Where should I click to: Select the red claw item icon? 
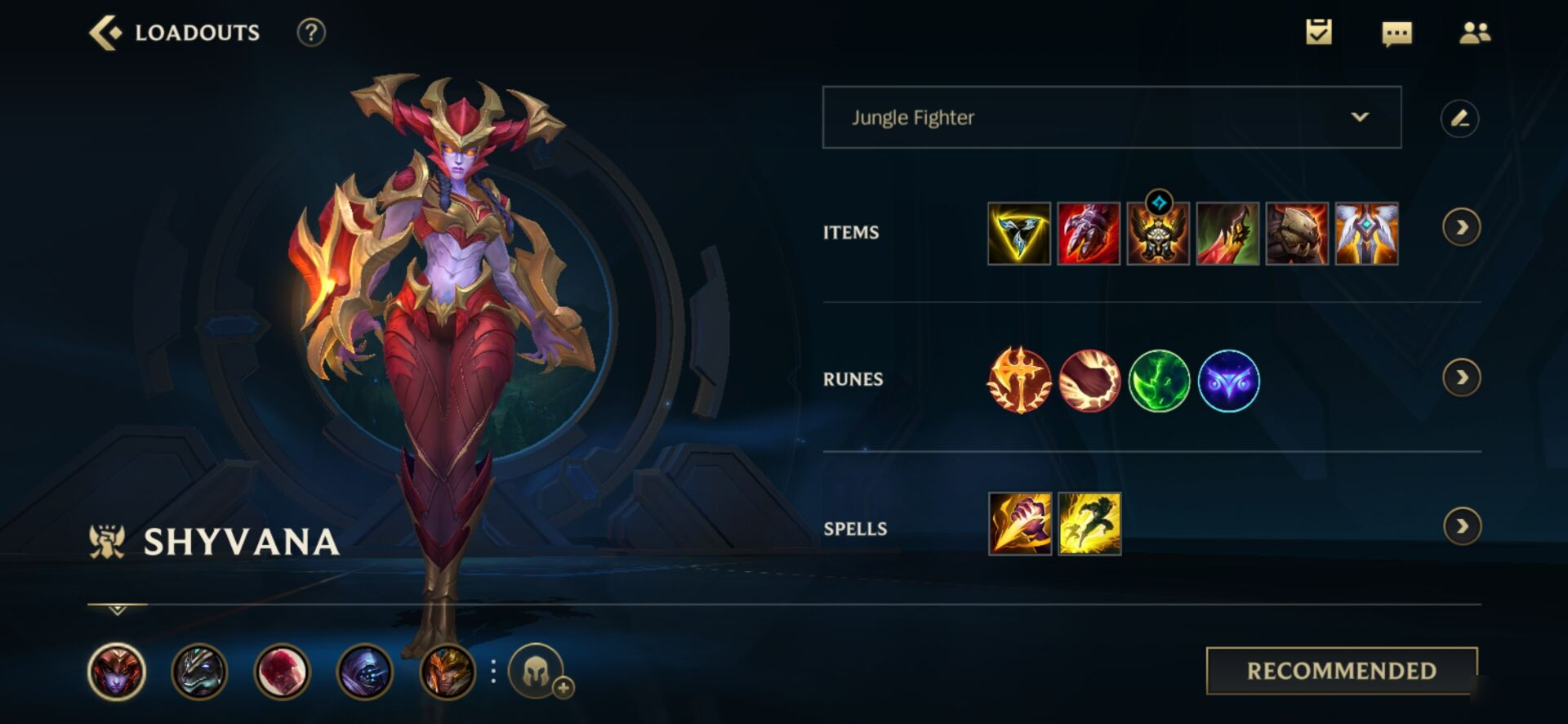[x=1089, y=234]
